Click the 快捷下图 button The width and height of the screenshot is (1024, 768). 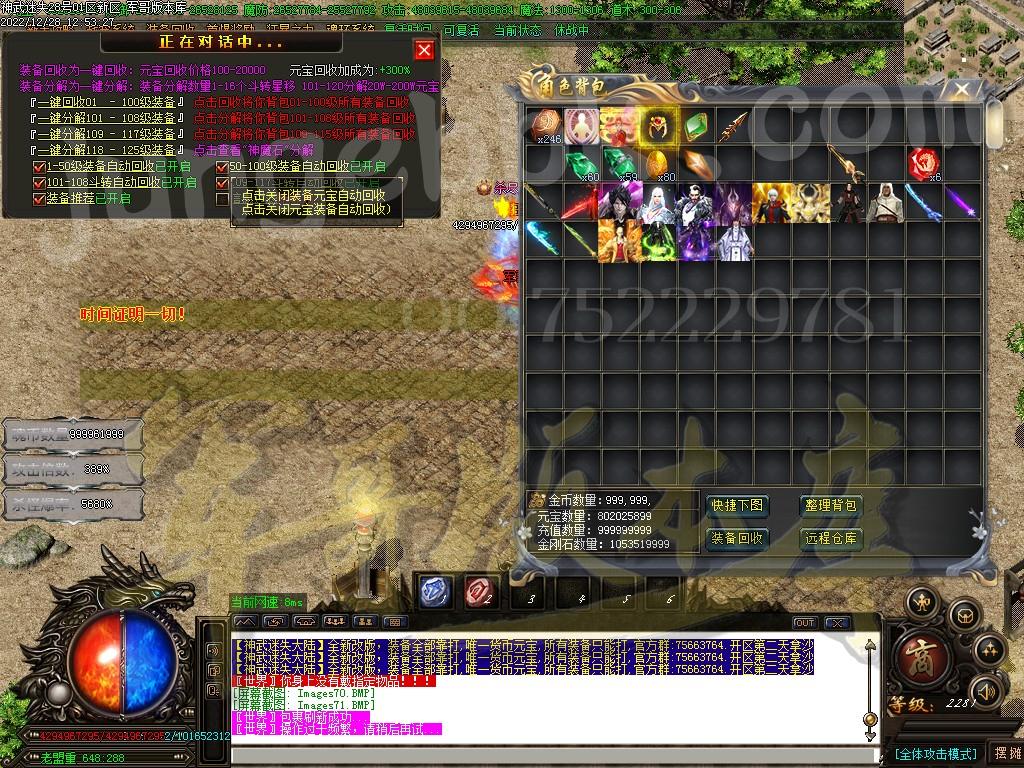pyautogui.click(x=737, y=506)
